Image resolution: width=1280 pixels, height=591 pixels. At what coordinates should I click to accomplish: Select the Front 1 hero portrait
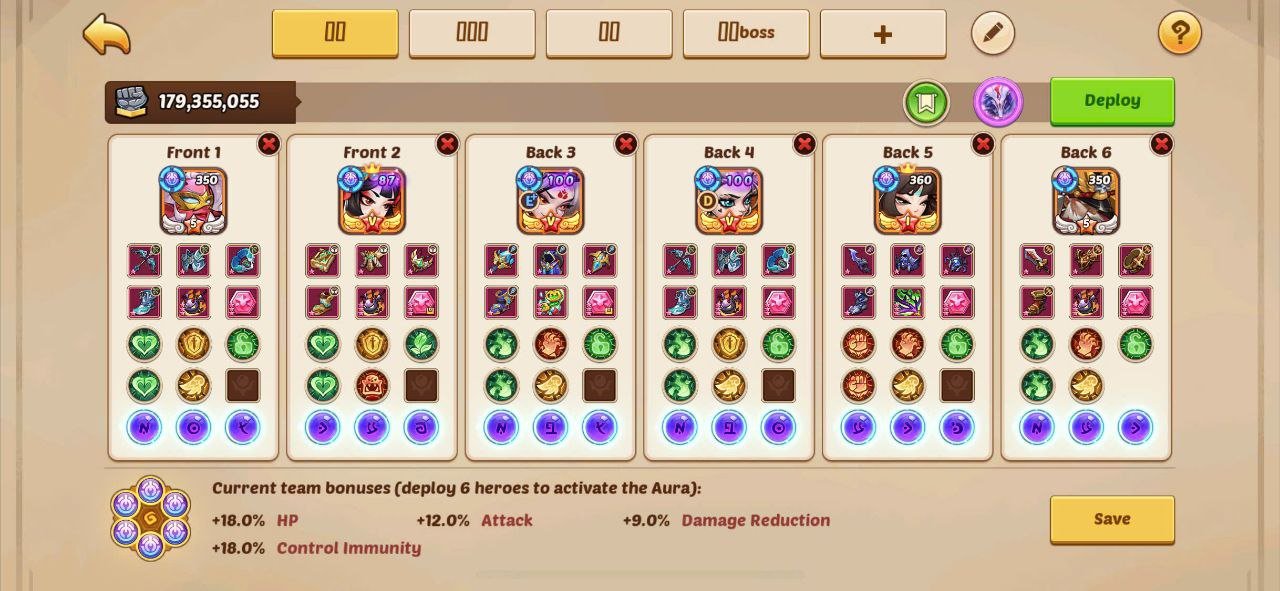point(194,201)
